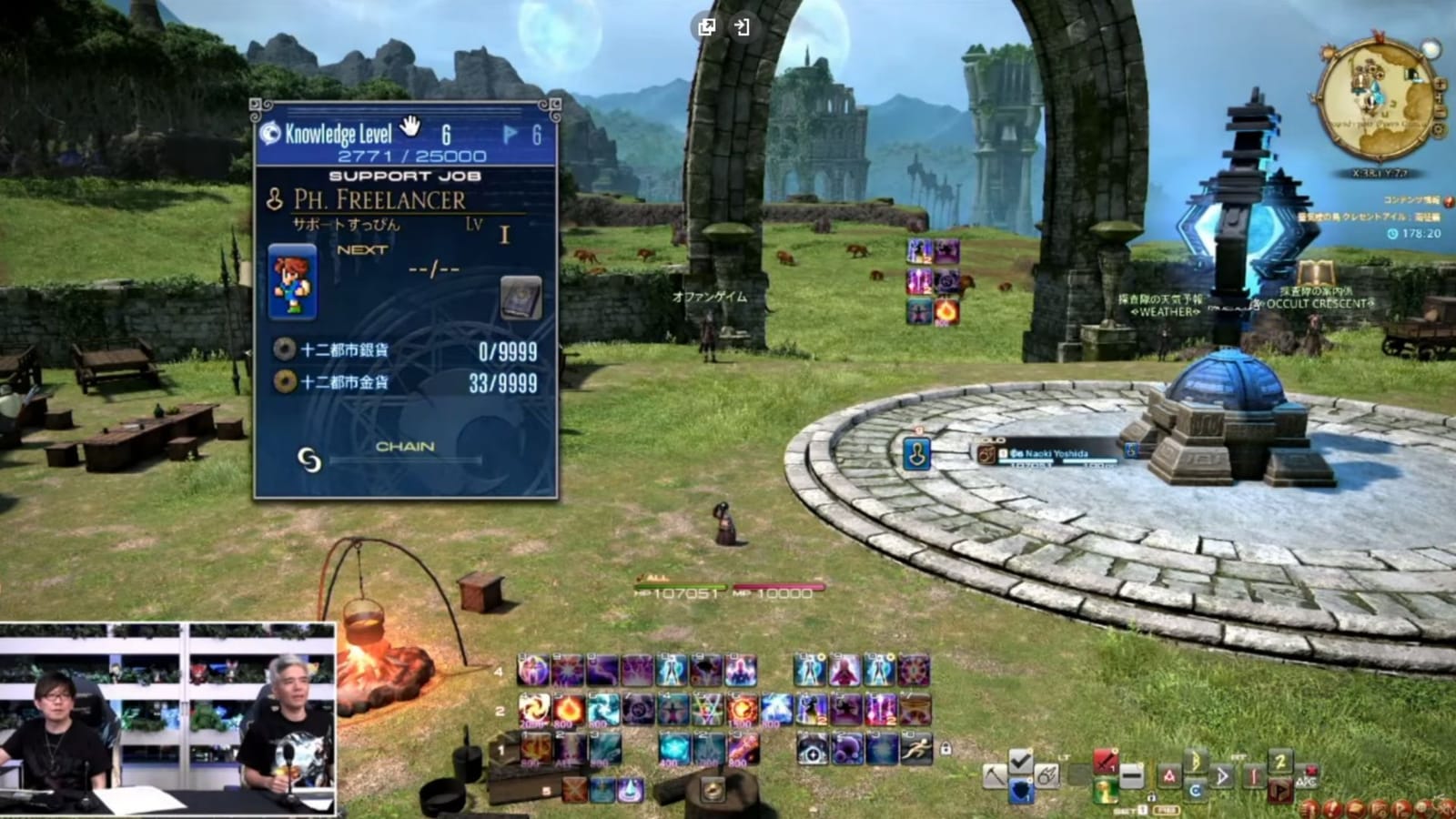
Task: Click the minimap zoom-in plus button
Action: [x=1441, y=85]
